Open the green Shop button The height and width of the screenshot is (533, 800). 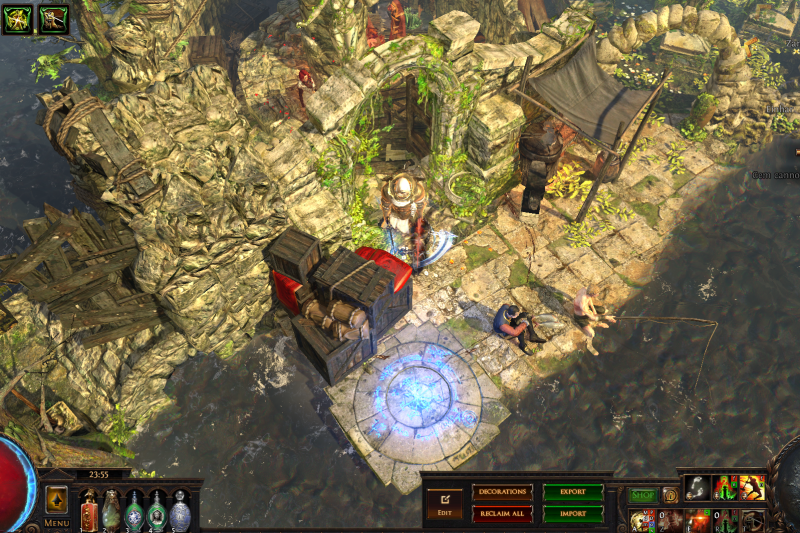643,494
